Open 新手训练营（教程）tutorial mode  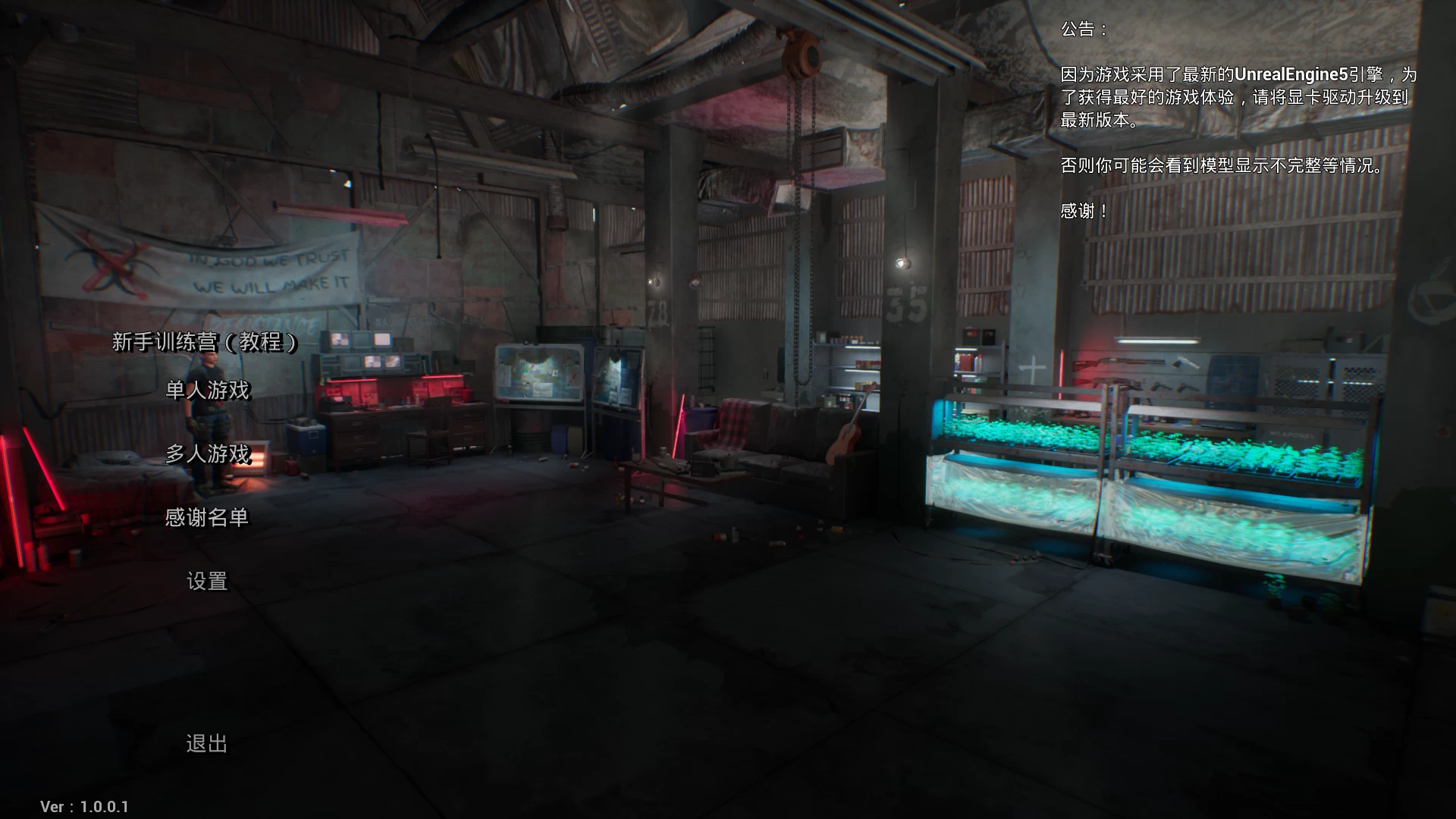coord(206,342)
